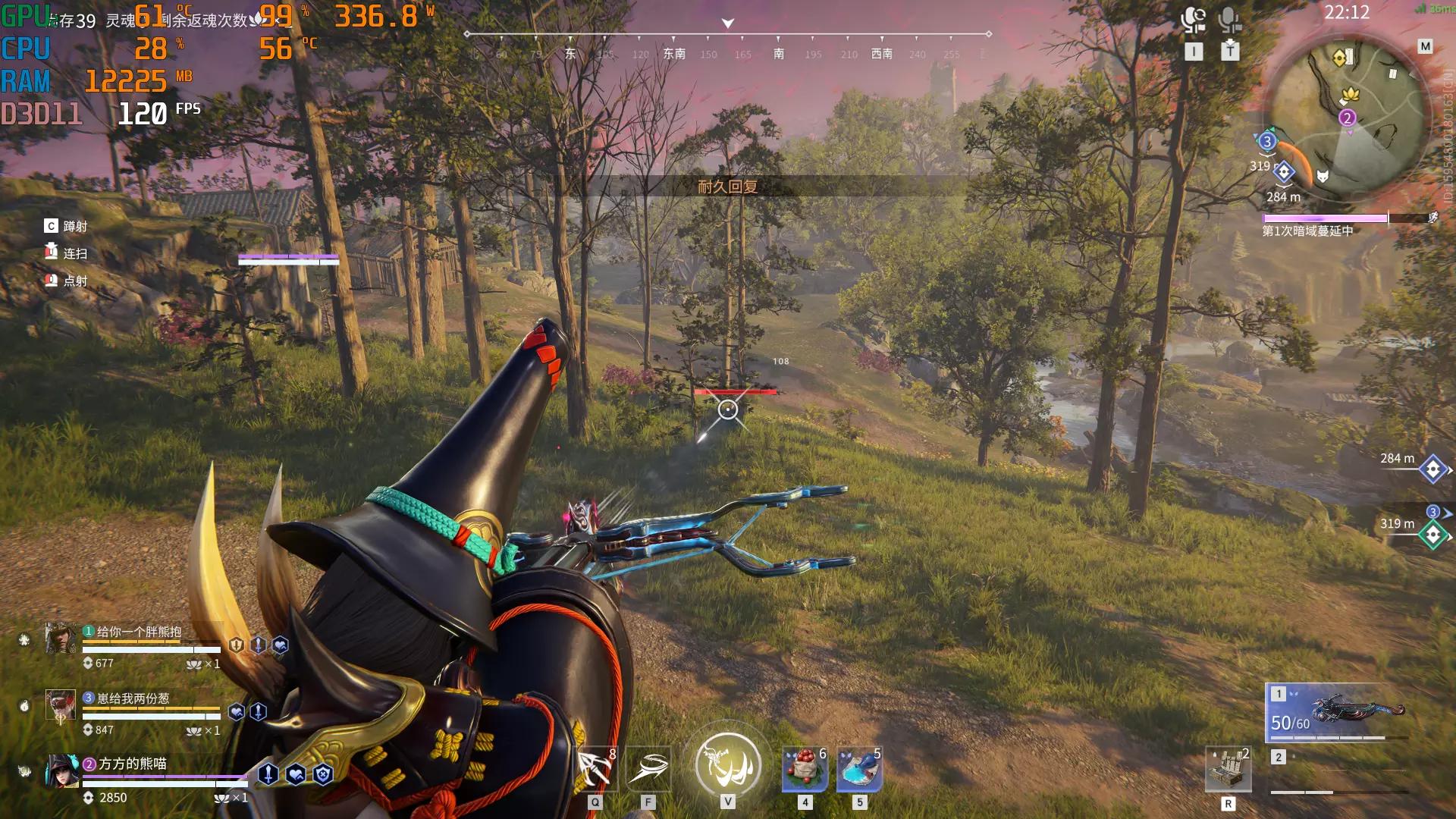Toggle the voice chat speaker icon
This screenshot has height=819, width=1456.
click(x=1194, y=20)
